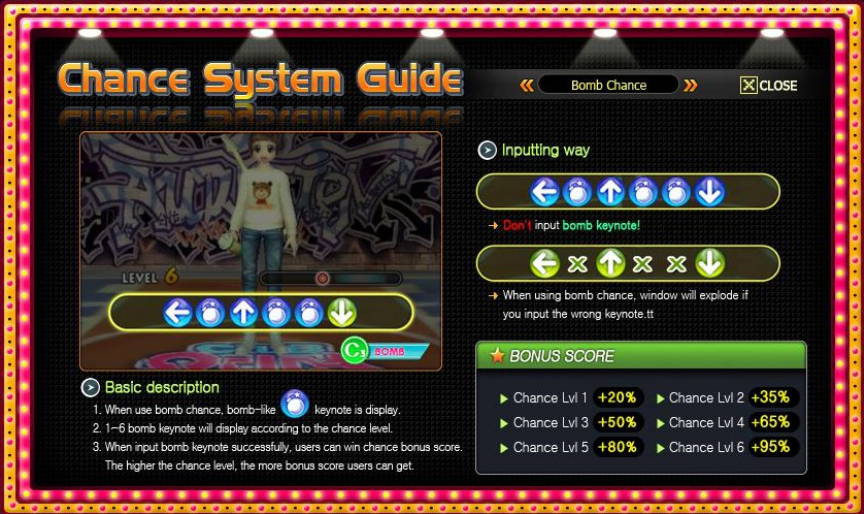
Task: Click the Bomb Chance demo preview image
Action: pyautogui.click(x=260, y=250)
